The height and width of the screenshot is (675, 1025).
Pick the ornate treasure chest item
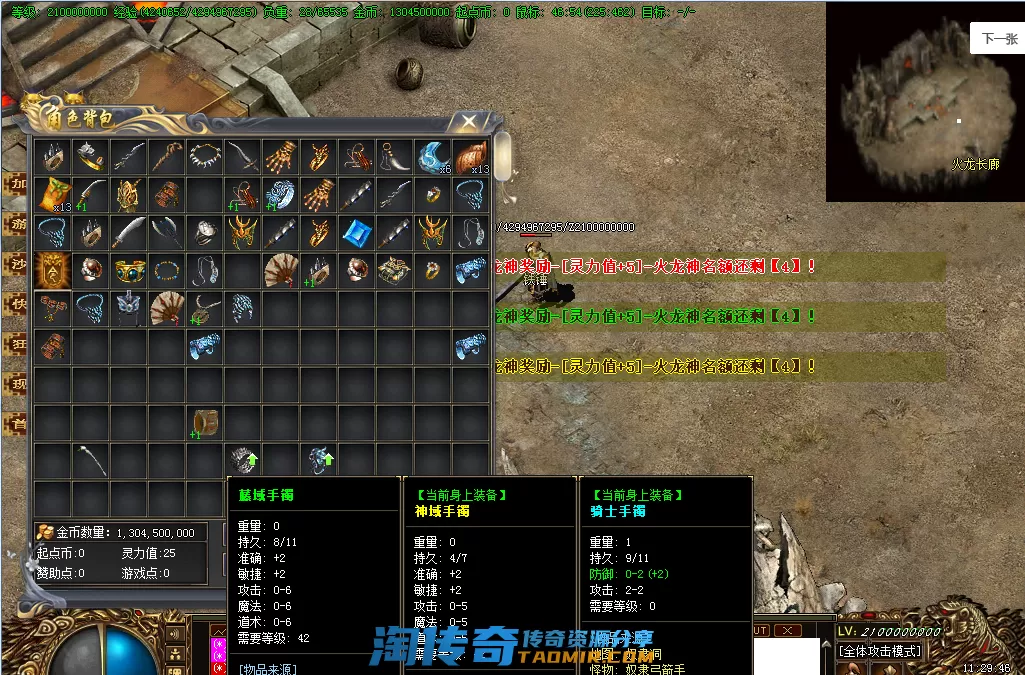coord(395,270)
